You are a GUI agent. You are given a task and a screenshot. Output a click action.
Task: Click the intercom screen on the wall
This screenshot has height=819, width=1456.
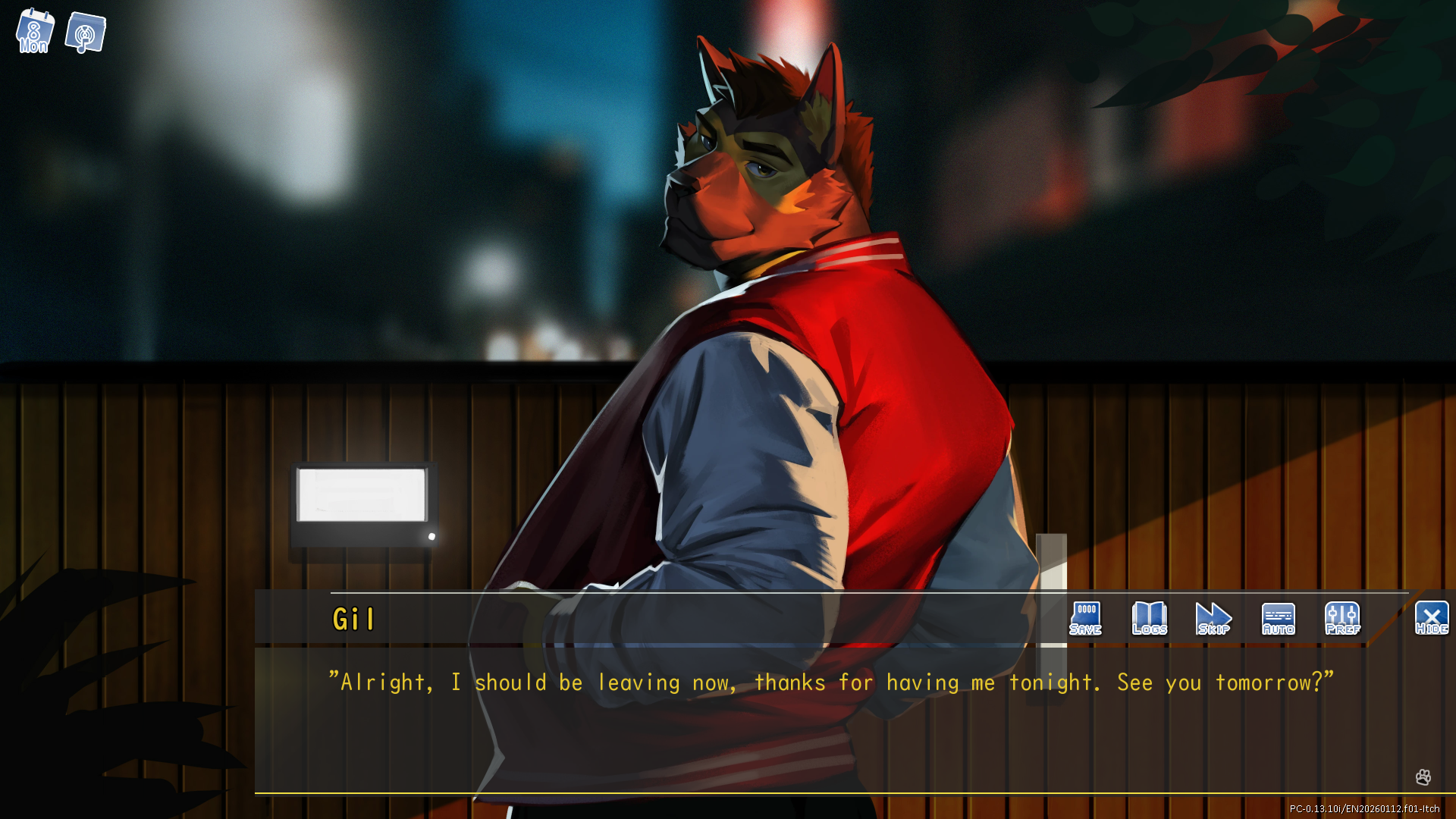click(x=364, y=502)
